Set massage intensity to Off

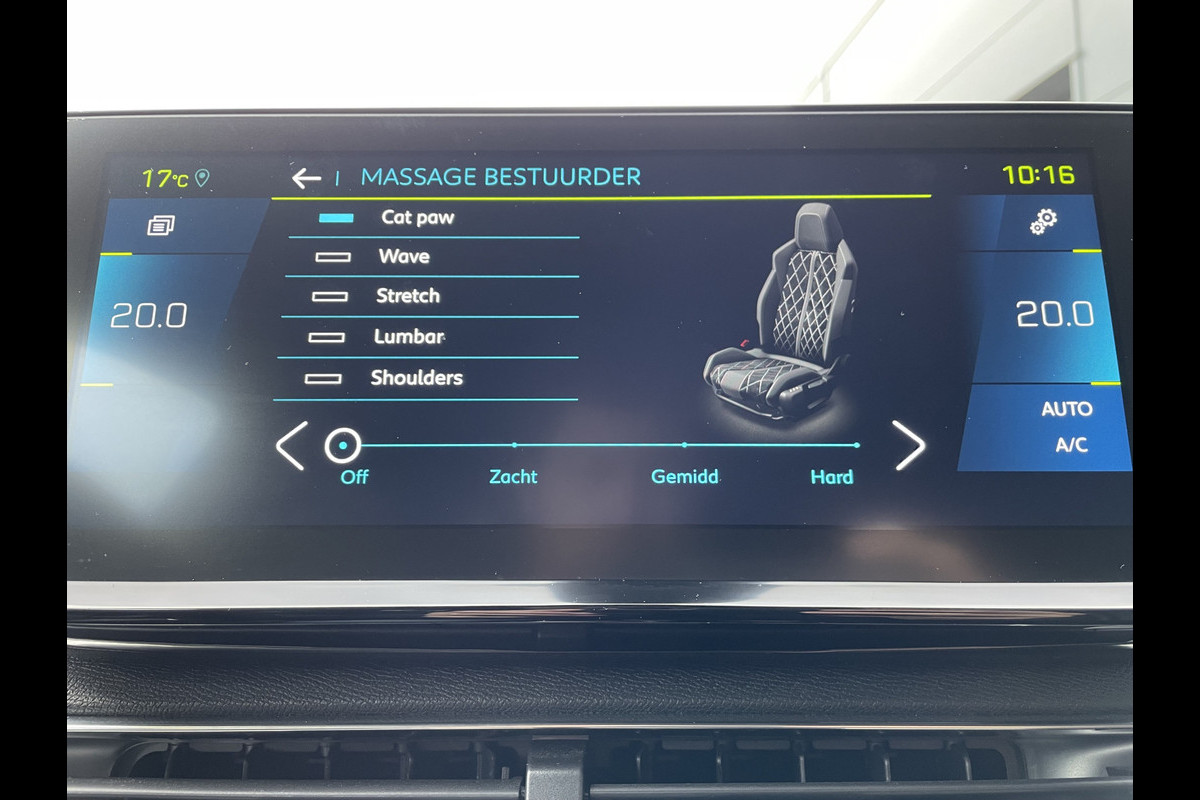click(x=343, y=446)
